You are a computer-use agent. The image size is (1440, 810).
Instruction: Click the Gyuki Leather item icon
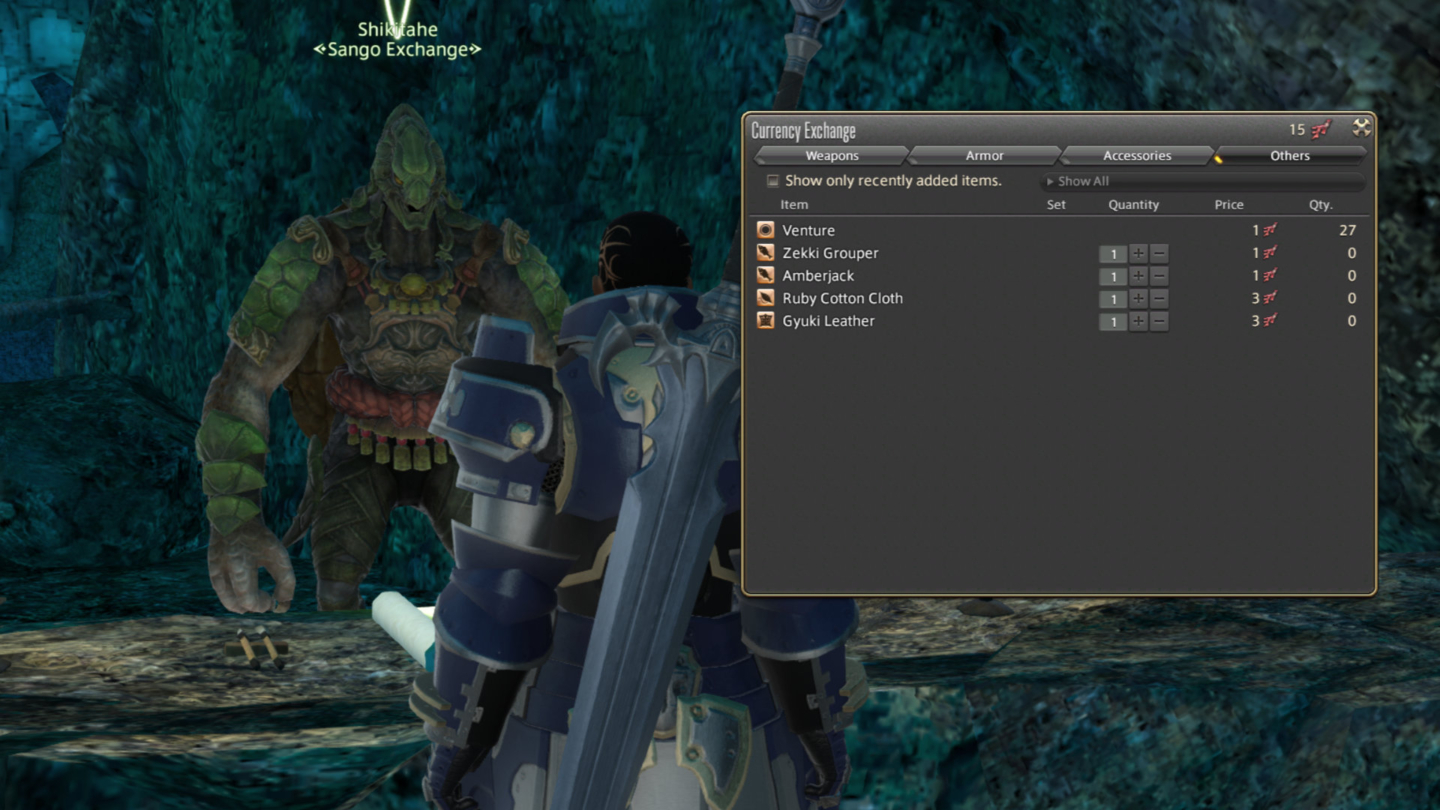pos(765,321)
